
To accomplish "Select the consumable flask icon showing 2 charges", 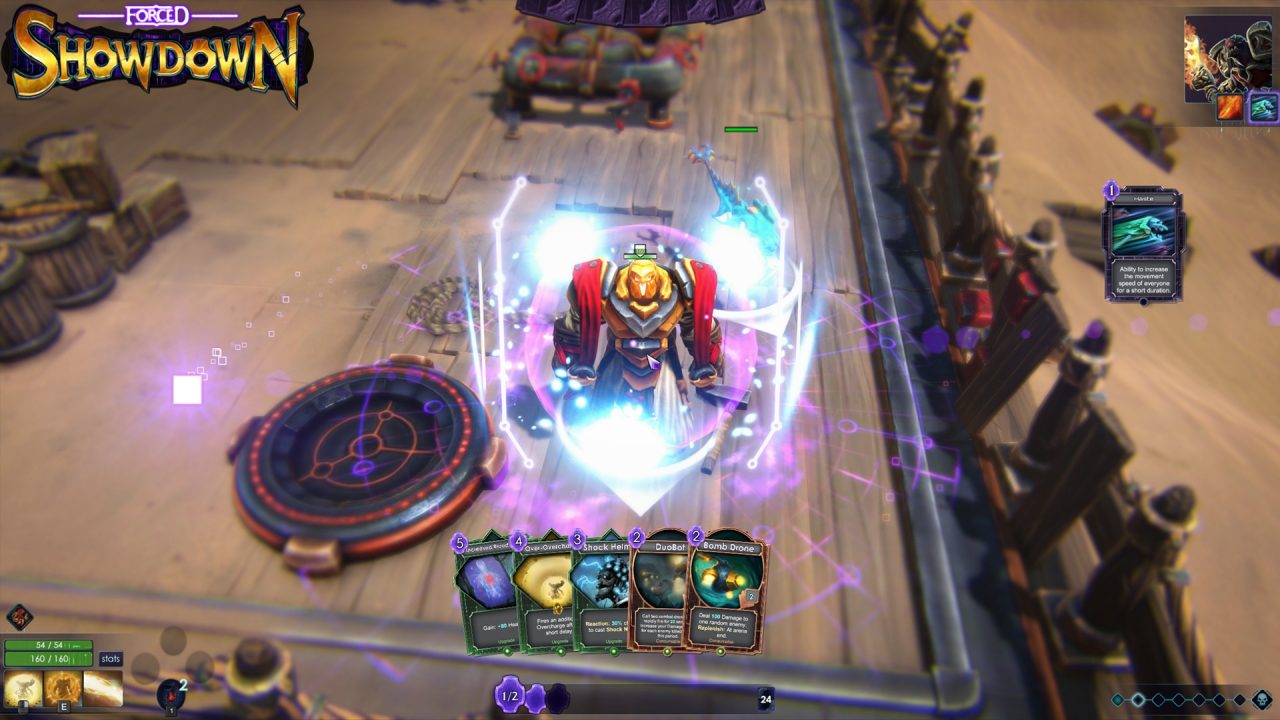I will click(x=172, y=692).
